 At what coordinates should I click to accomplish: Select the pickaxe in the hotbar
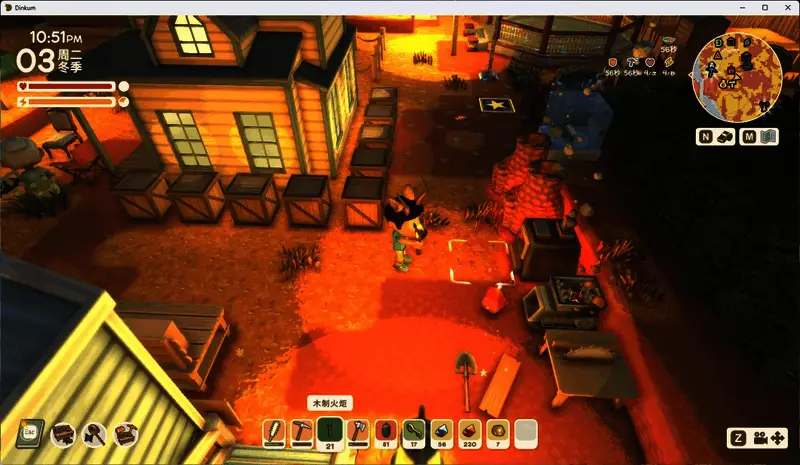tap(303, 433)
